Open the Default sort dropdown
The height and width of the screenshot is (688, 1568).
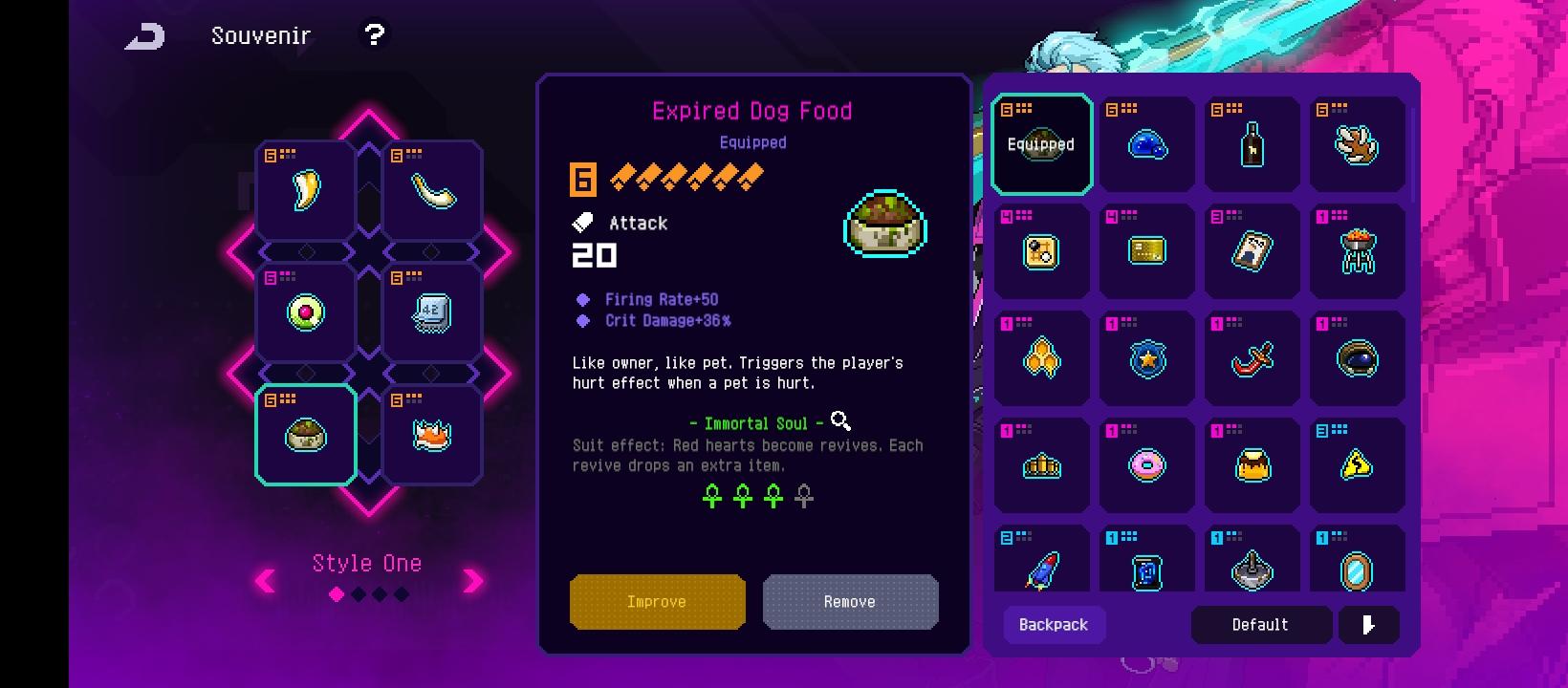coord(1260,625)
